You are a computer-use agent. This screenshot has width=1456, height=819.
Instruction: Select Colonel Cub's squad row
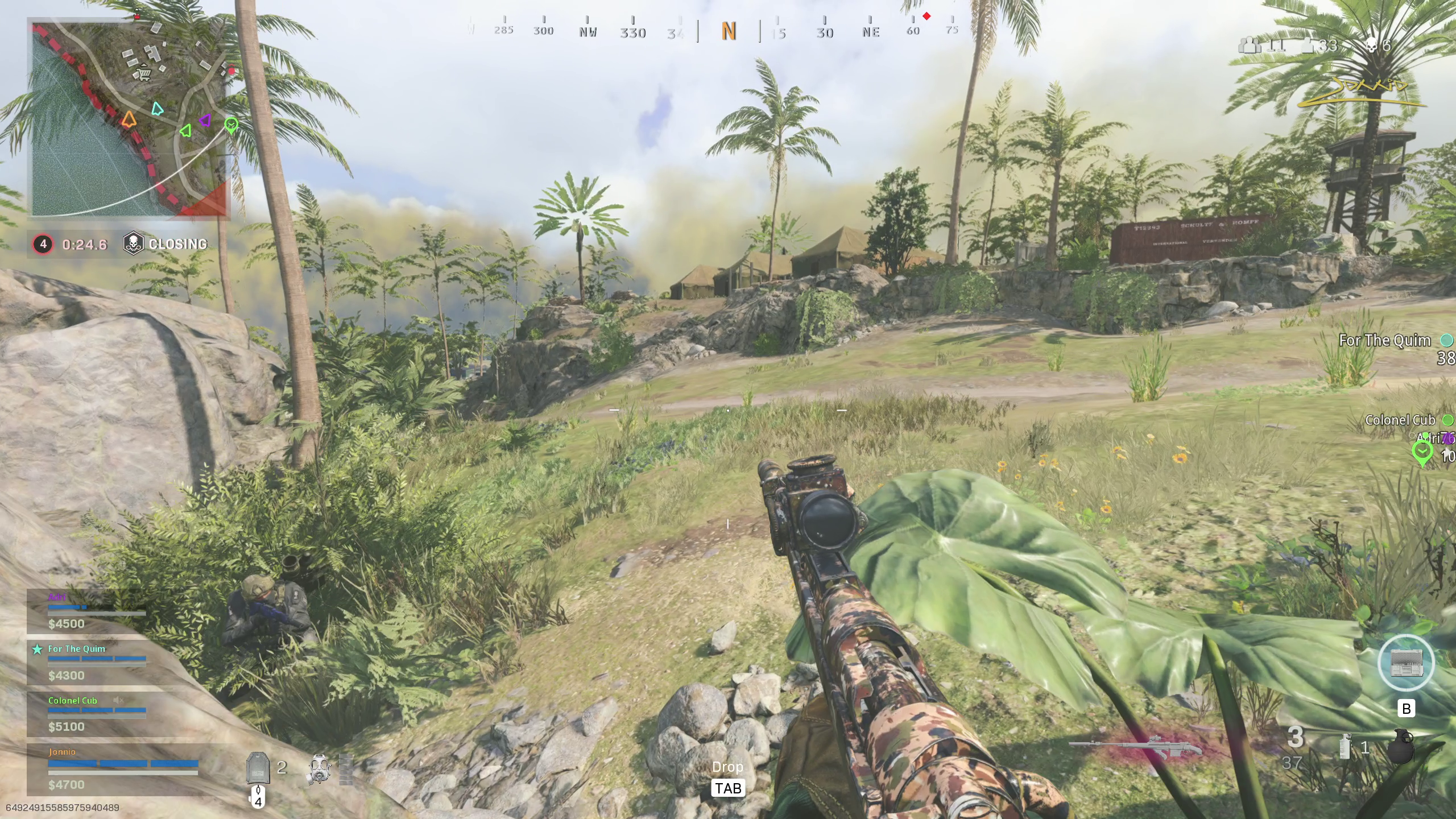pos(97,713)
